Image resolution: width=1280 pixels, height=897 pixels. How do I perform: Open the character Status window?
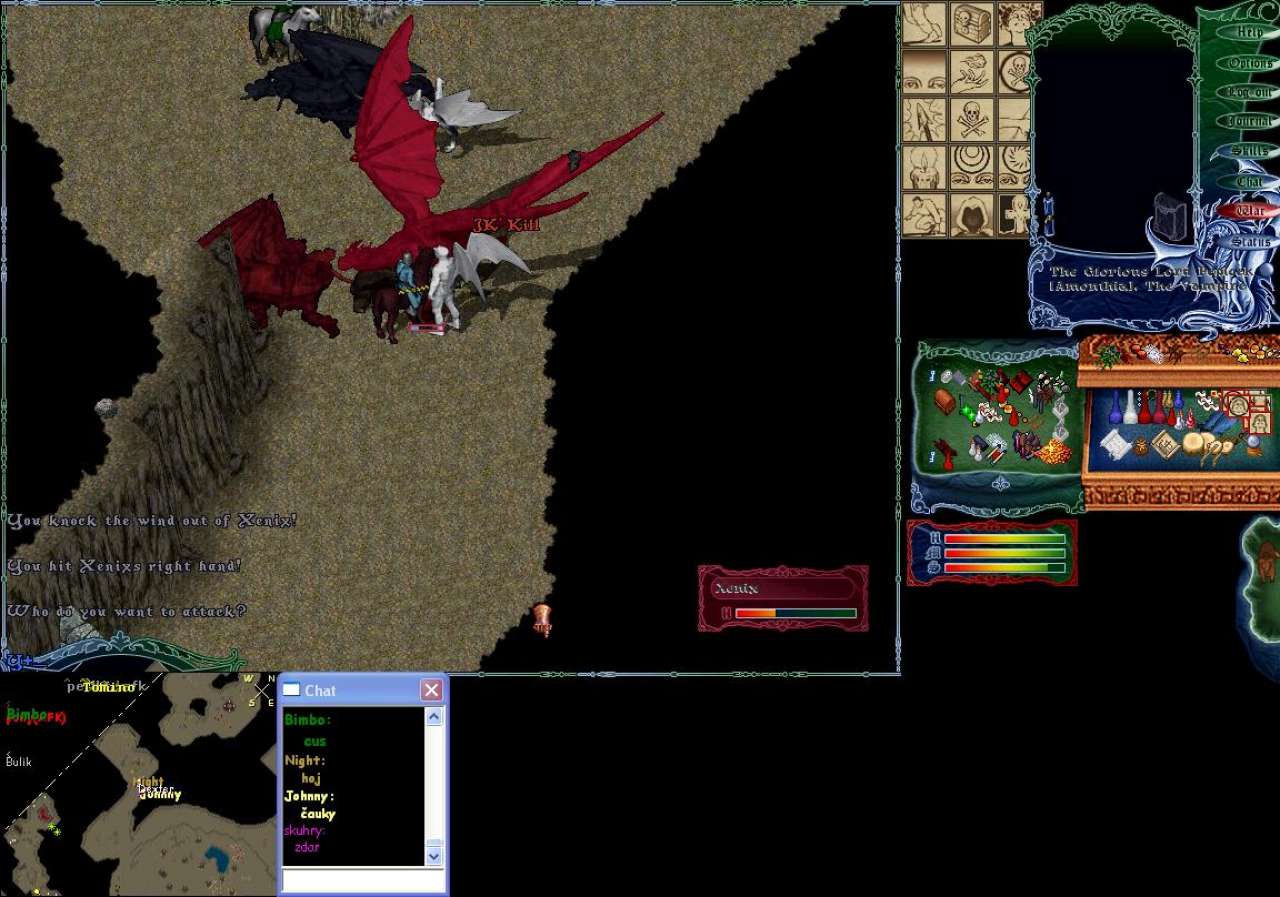click(1250, 242)
